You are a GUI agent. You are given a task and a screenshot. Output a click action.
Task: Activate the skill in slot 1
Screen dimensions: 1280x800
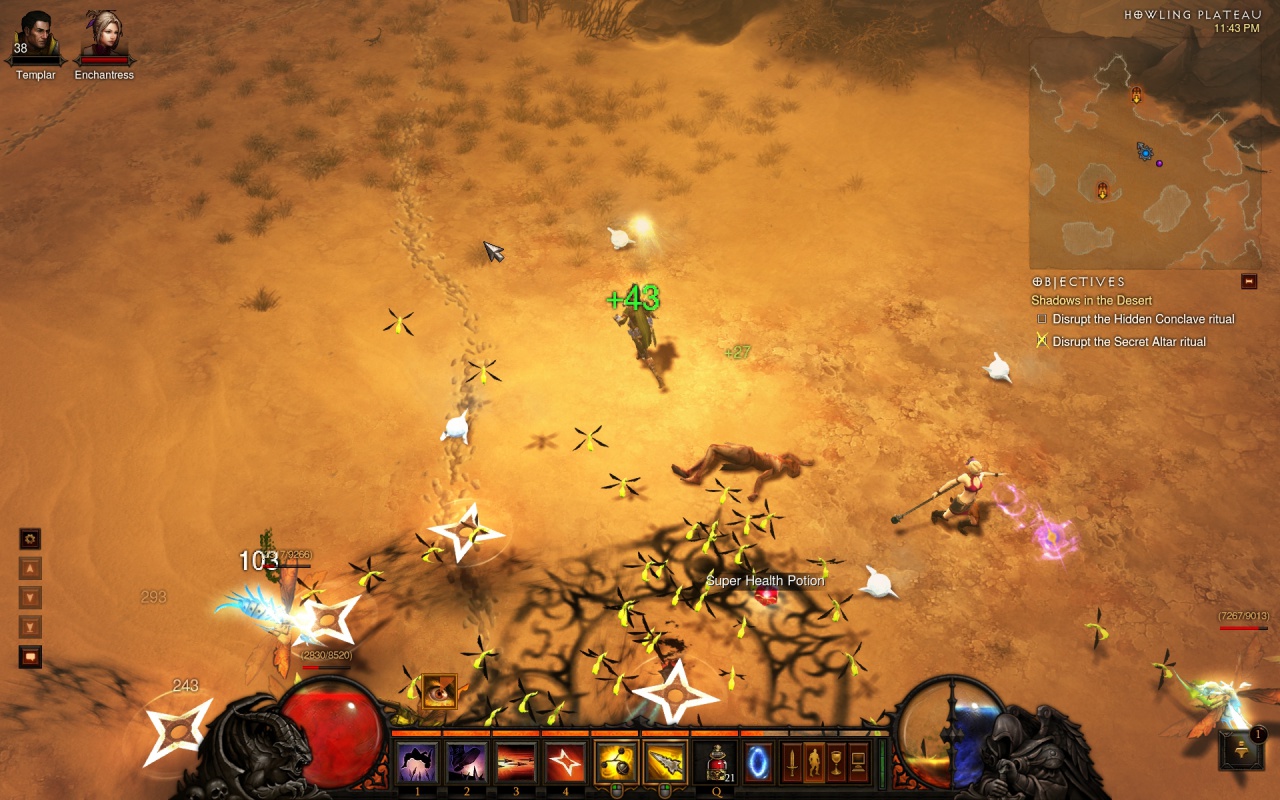click(x=417, y=763)
